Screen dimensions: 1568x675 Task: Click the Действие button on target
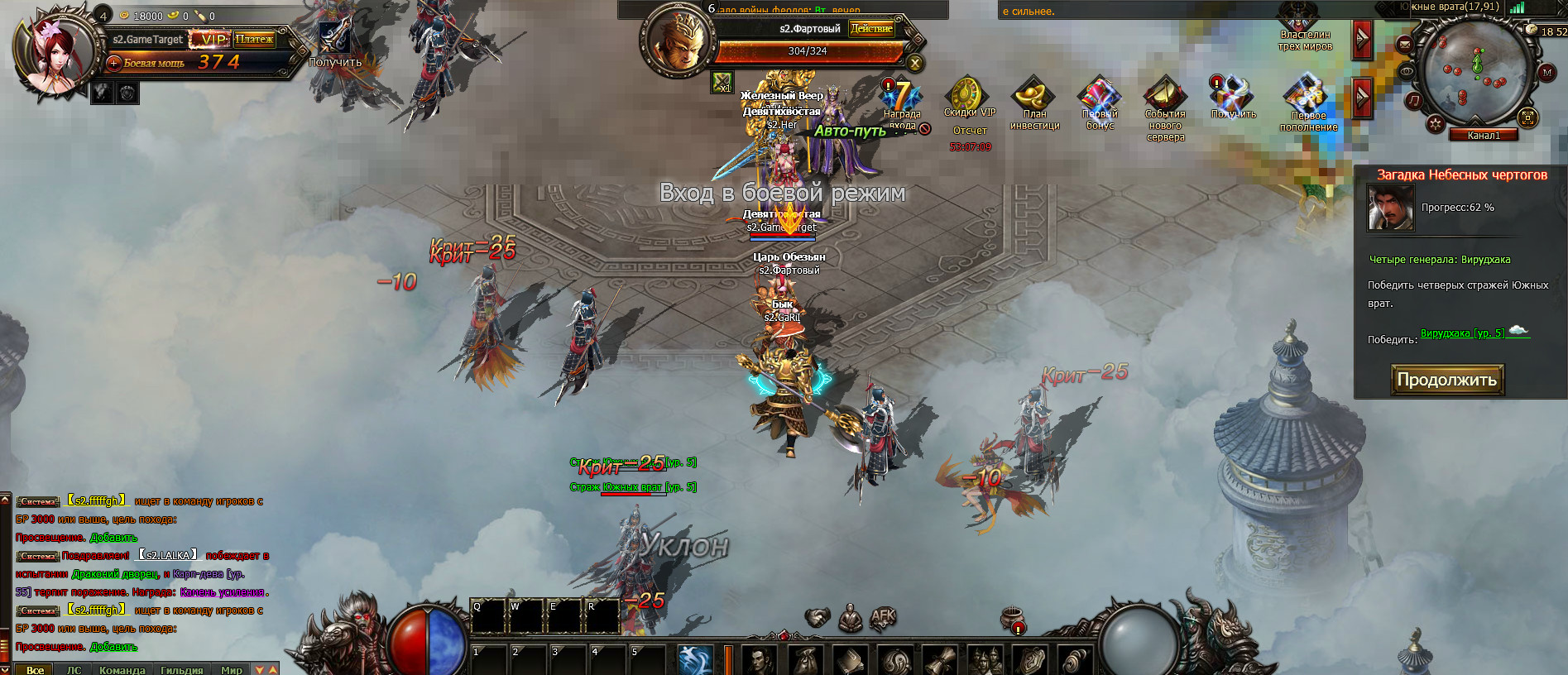[871, 28]
